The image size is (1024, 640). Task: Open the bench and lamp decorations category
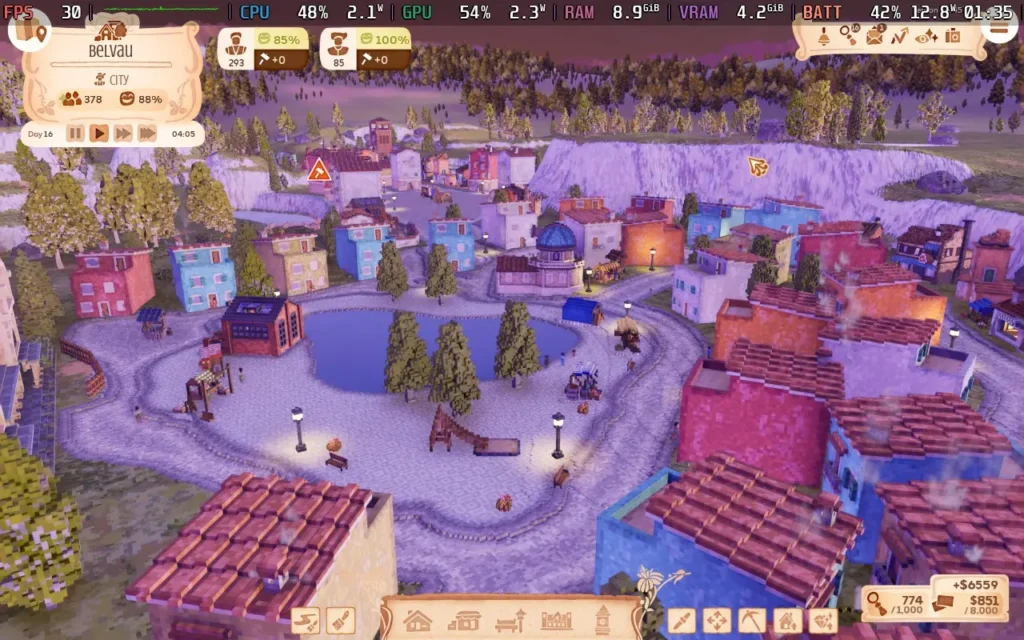[510, 620]
